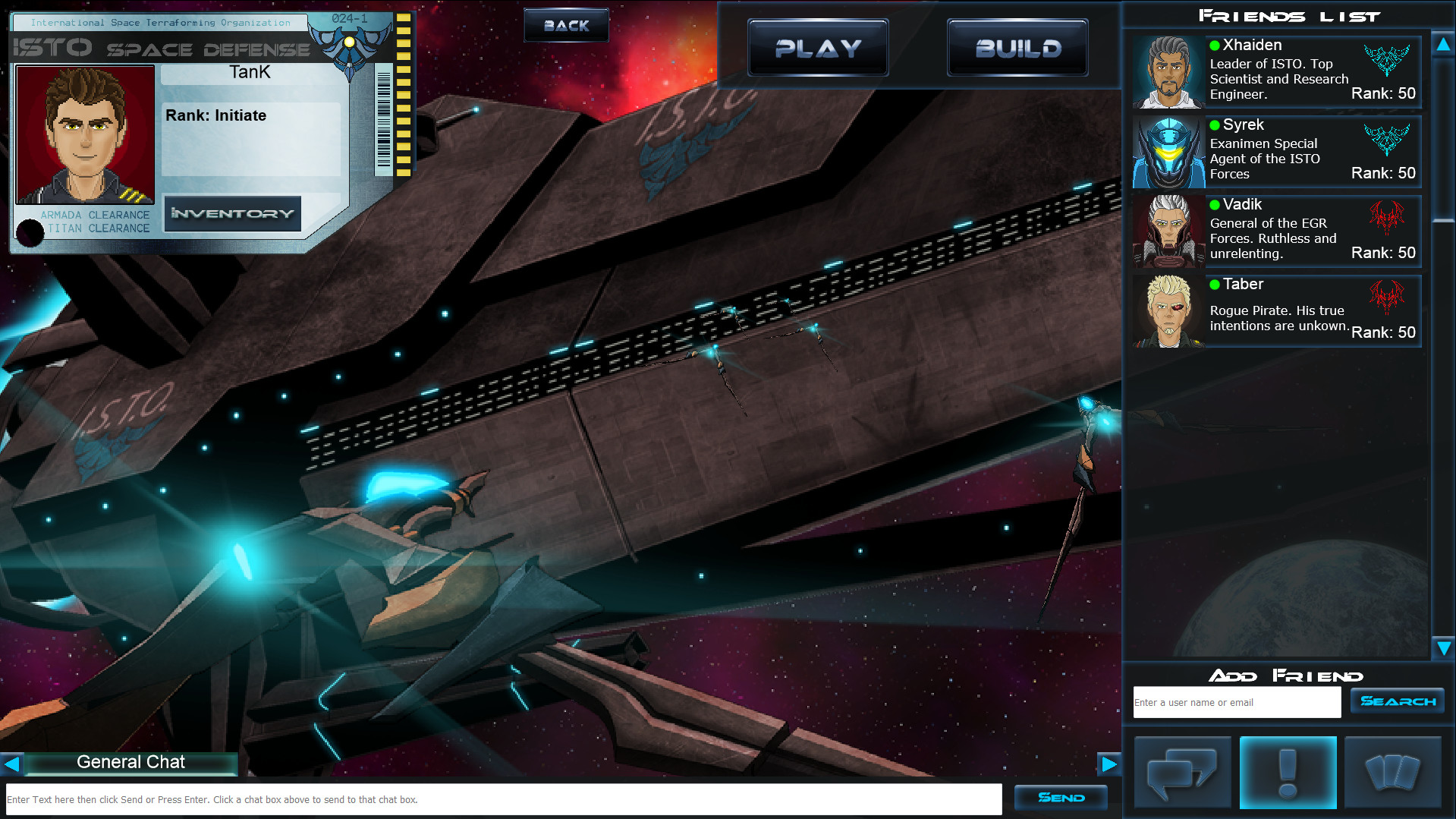Viewport: 1456px width, 819px height.
Task: Open the BUILD menu
Action: point(1017,47)
